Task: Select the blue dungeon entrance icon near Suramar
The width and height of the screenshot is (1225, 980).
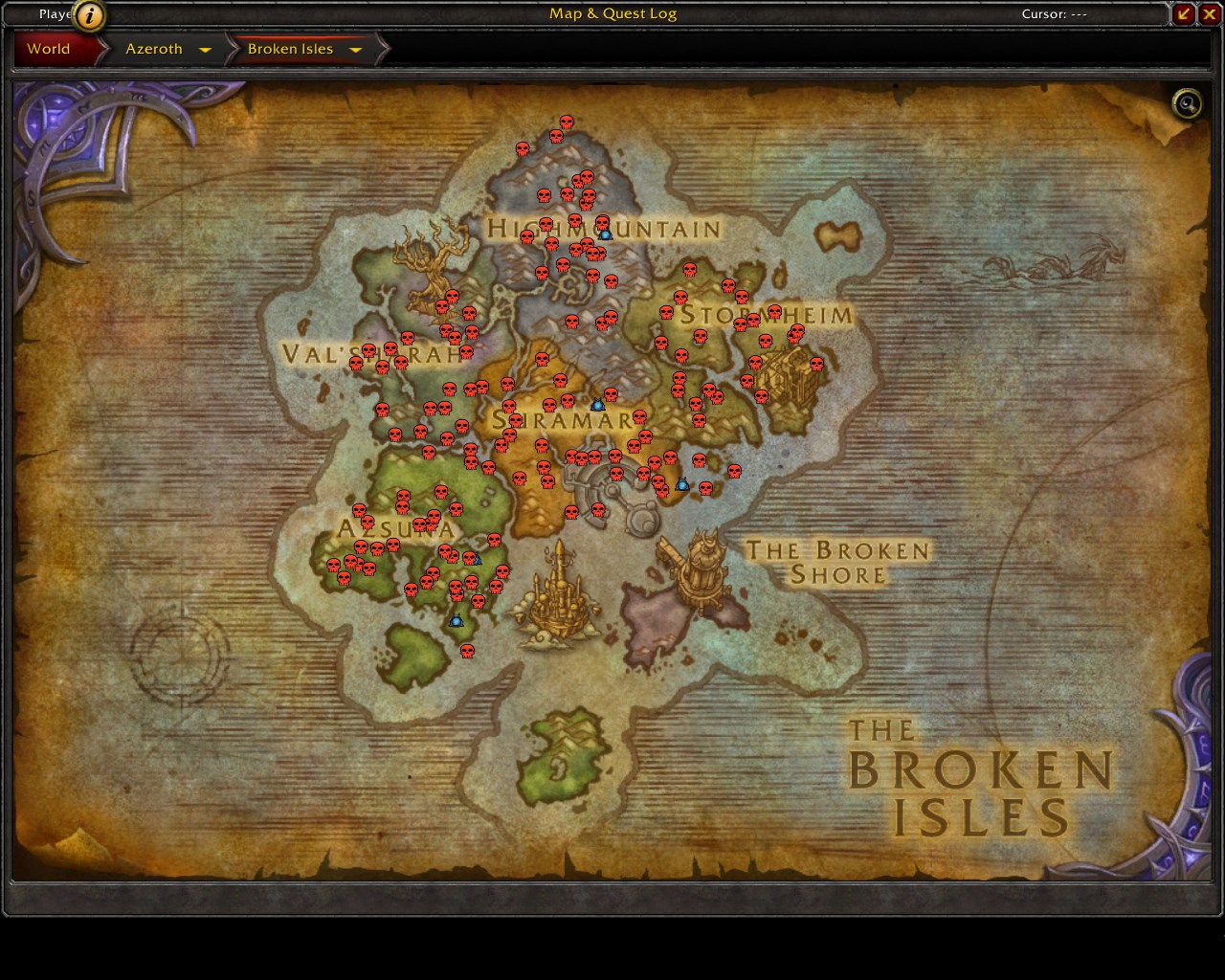Action: point(598,404)
